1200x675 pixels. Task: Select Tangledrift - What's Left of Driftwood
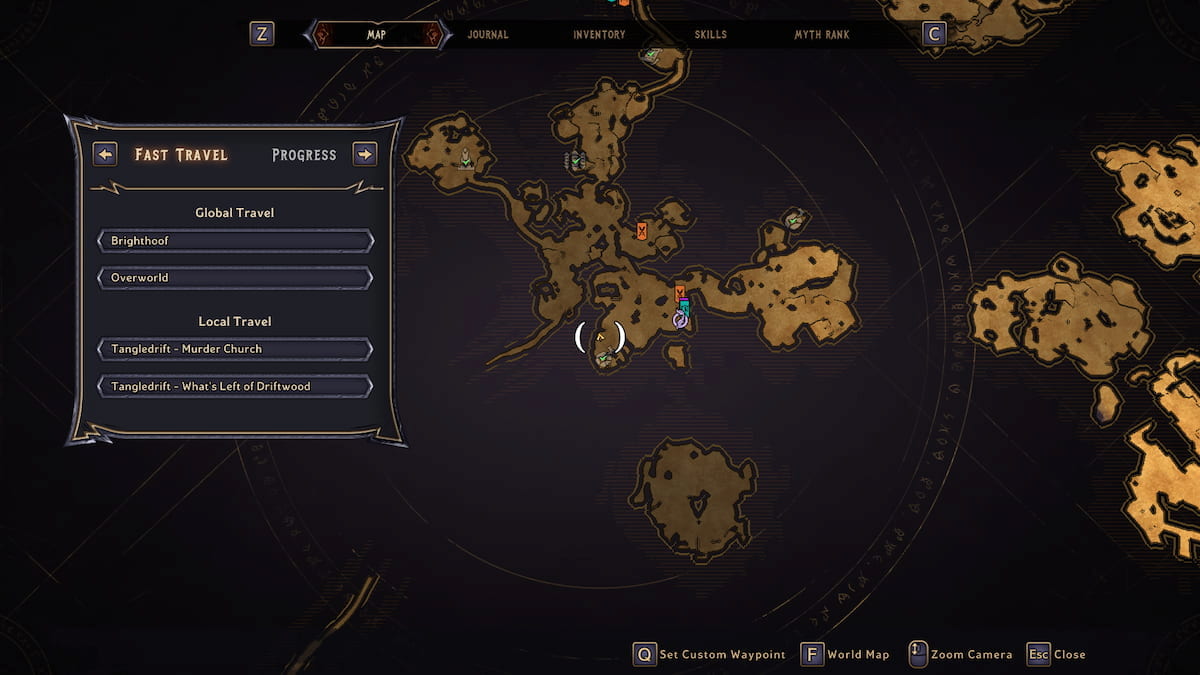click(x=235, y=386)
